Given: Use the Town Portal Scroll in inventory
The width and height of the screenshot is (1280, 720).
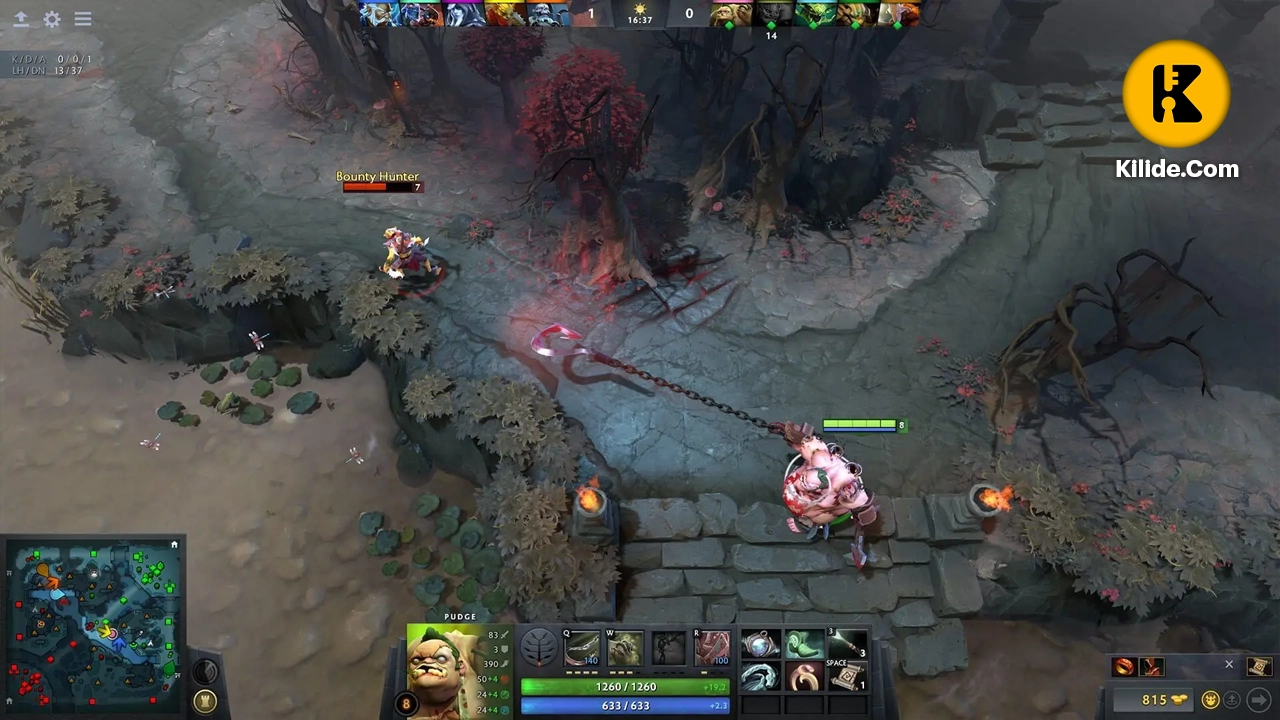Looking at the screenshot, I should pos(846,676).
